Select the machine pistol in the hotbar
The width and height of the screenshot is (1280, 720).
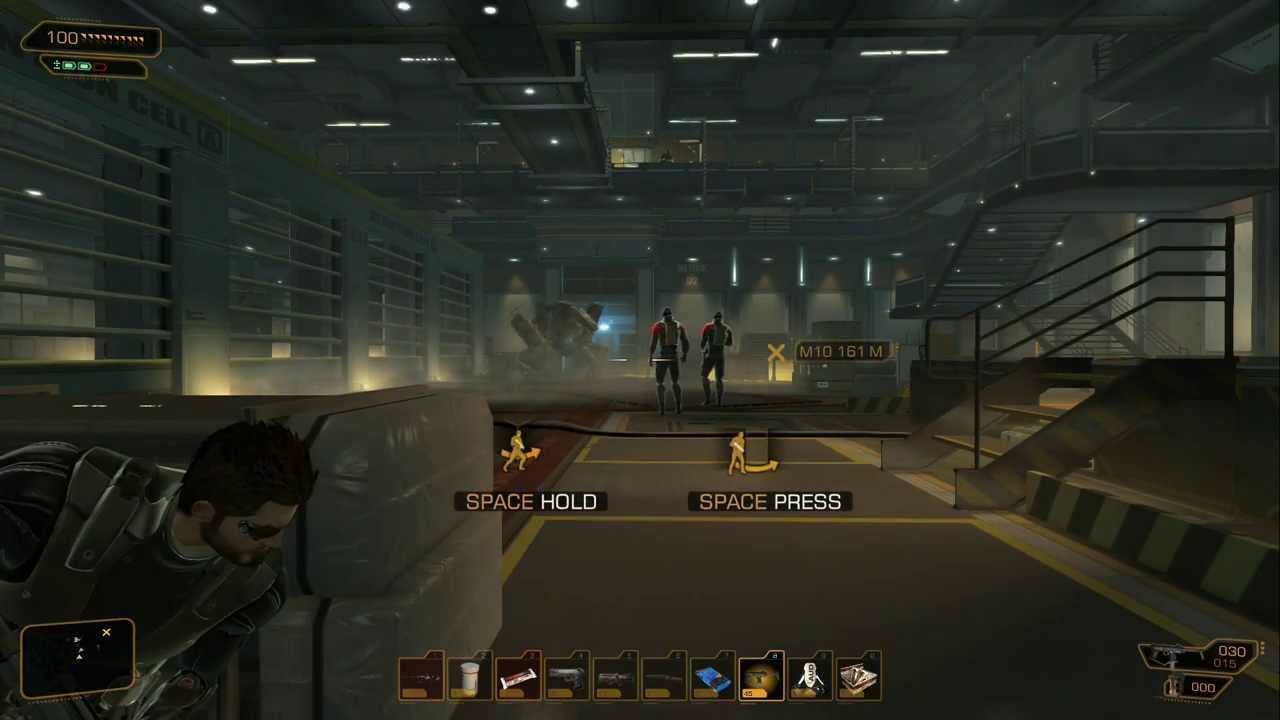pyautogui.click(x=614, y=675)
